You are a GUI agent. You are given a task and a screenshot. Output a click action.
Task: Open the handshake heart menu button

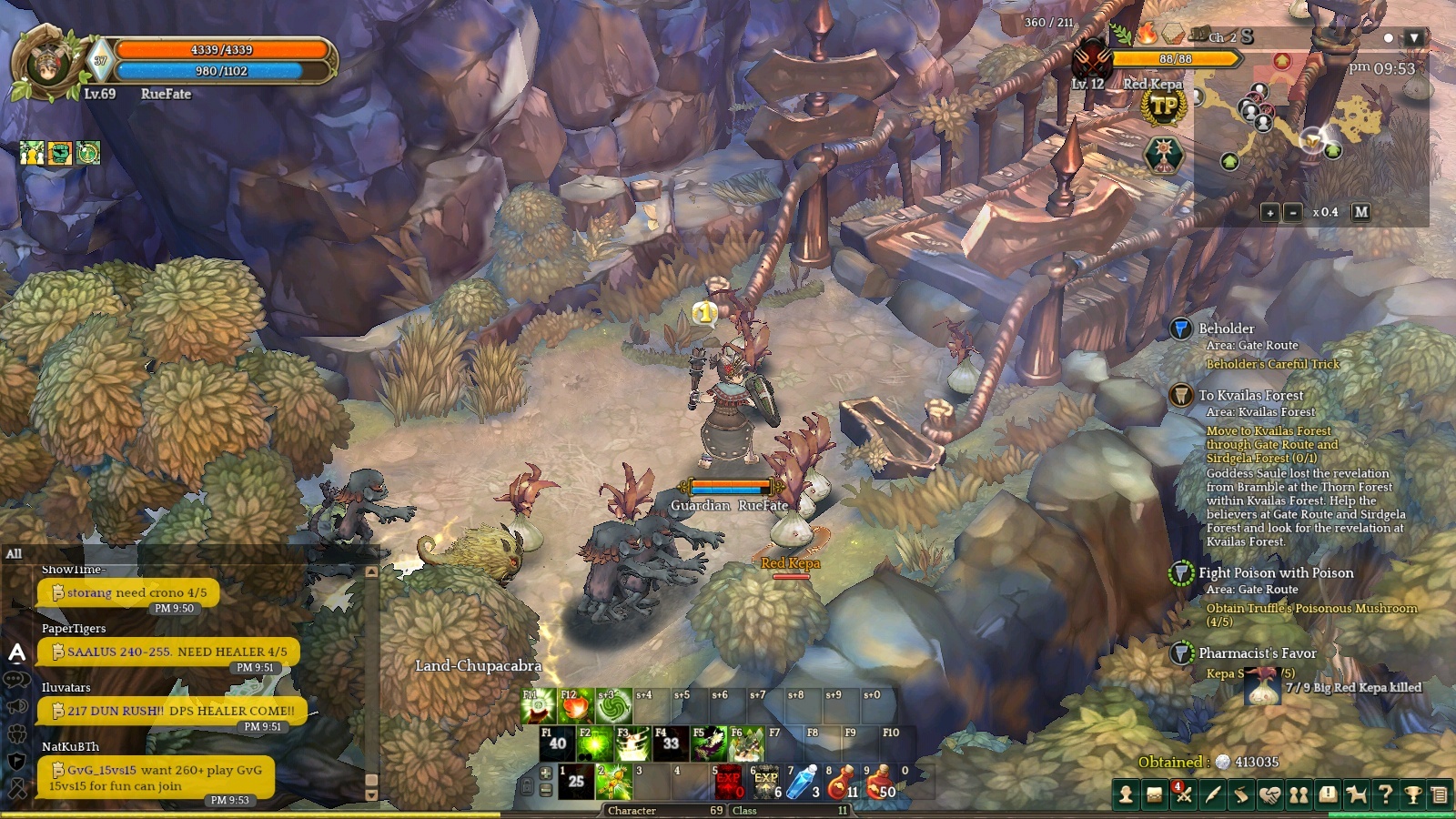1269,794
